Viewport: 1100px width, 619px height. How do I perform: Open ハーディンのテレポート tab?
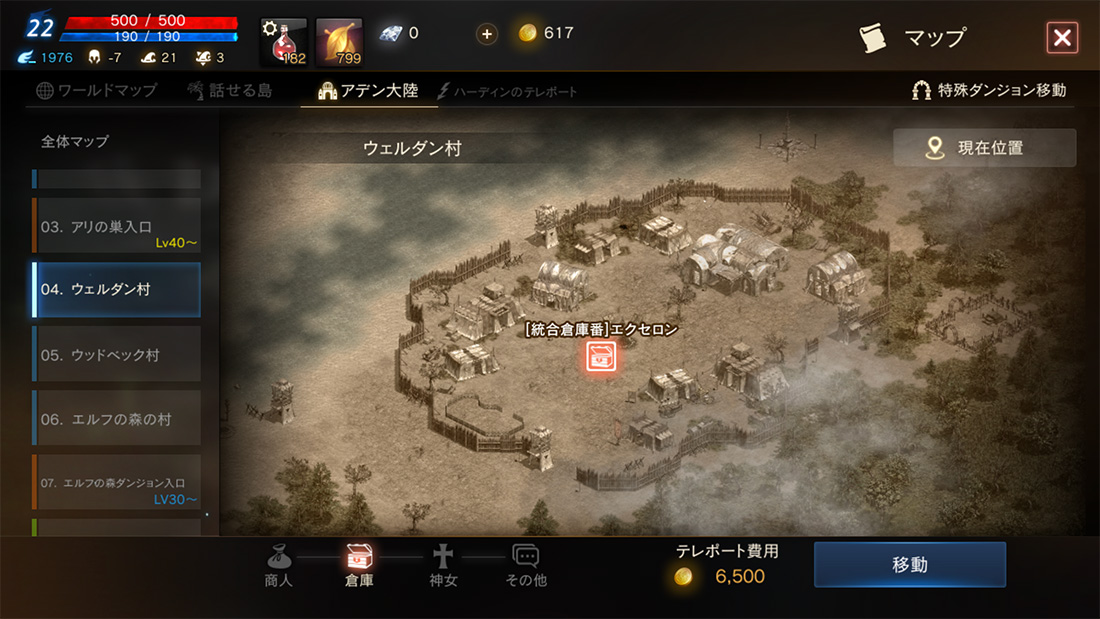coord(508,92)
